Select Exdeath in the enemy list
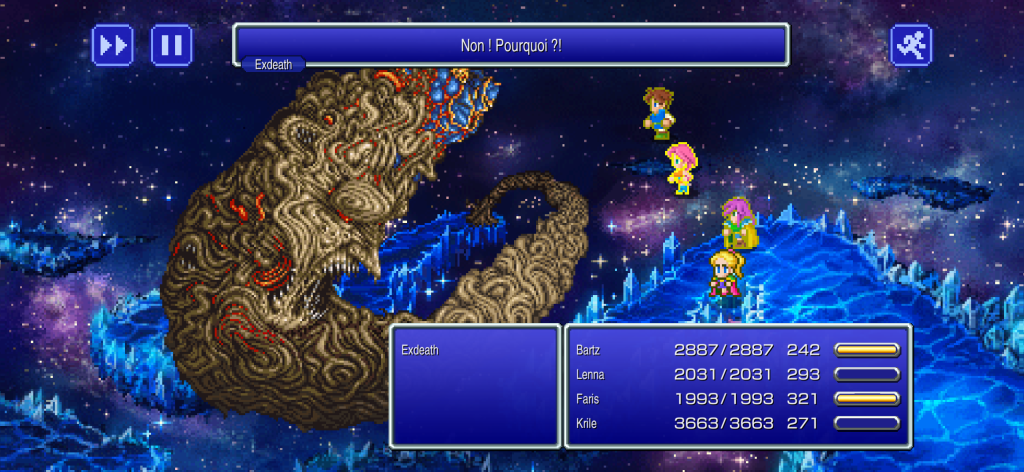 419,351
